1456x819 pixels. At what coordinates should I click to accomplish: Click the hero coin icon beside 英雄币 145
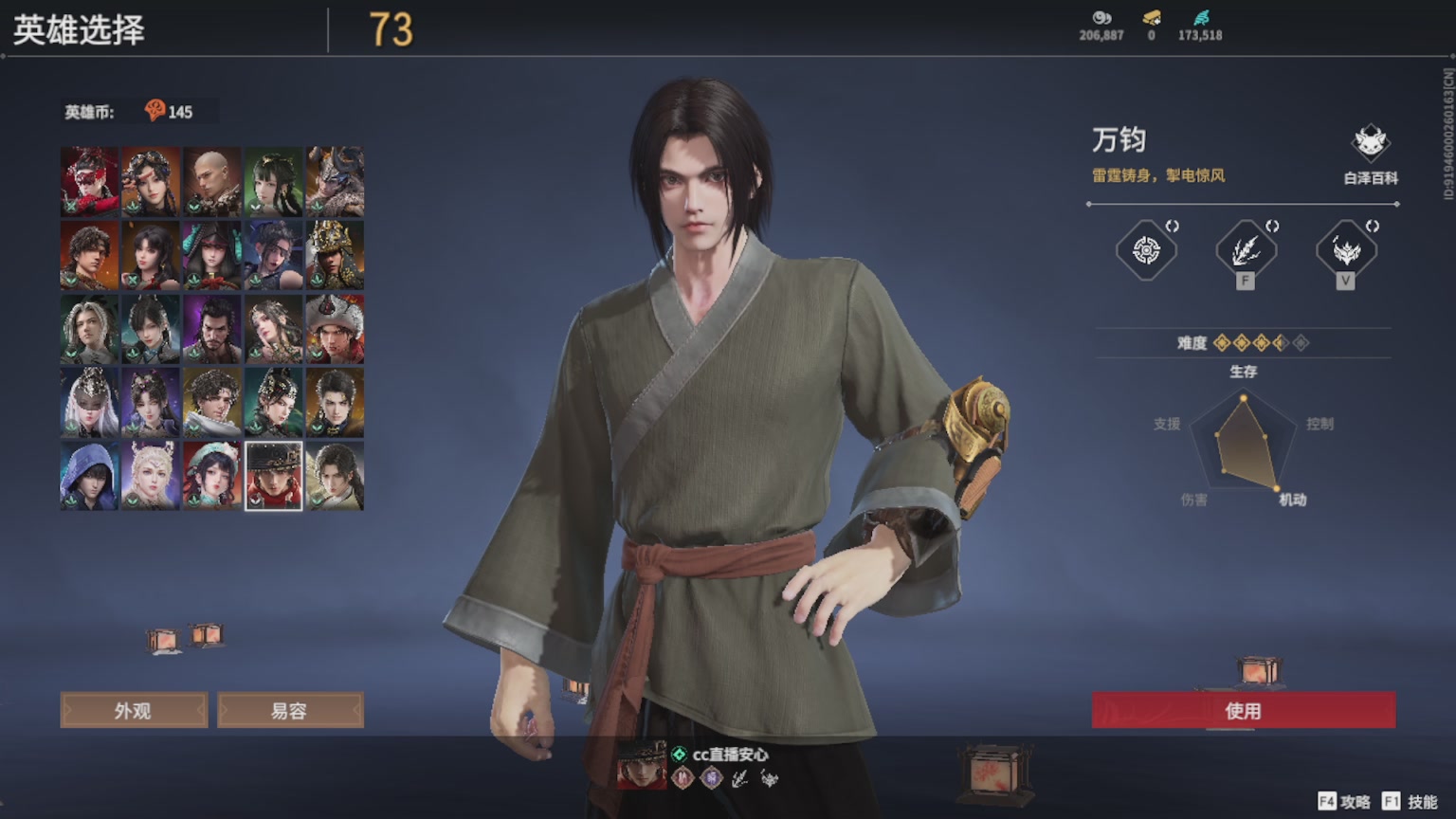(157, 111)
